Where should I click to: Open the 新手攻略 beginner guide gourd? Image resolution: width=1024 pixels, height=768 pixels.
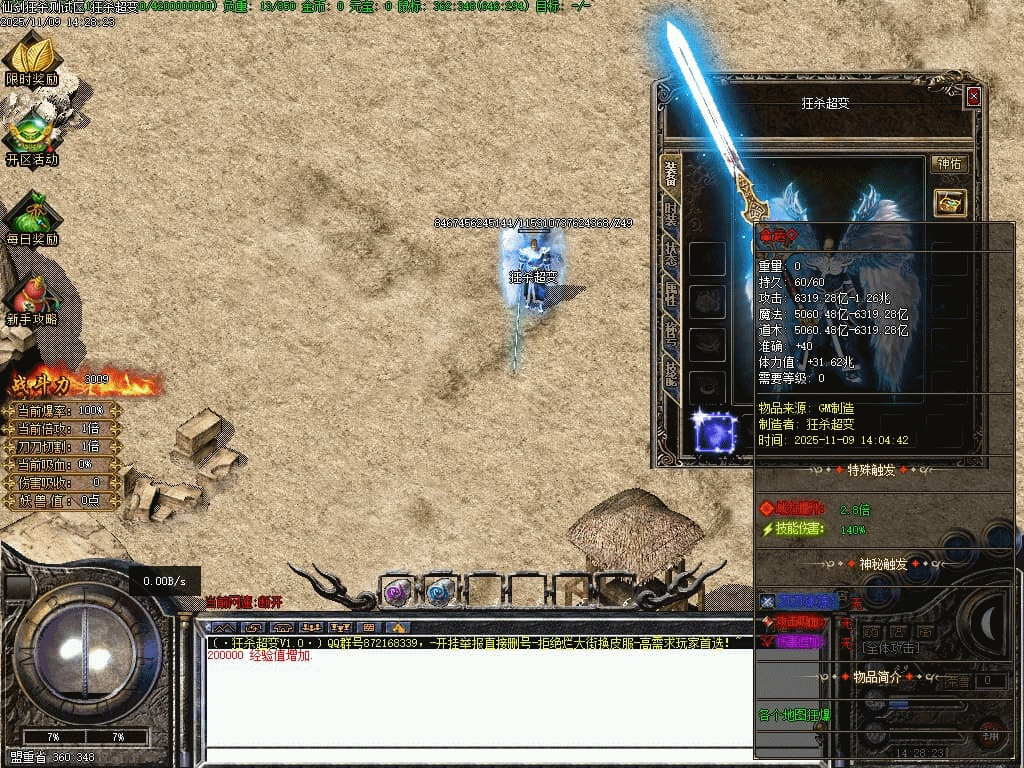coord(32,296)
